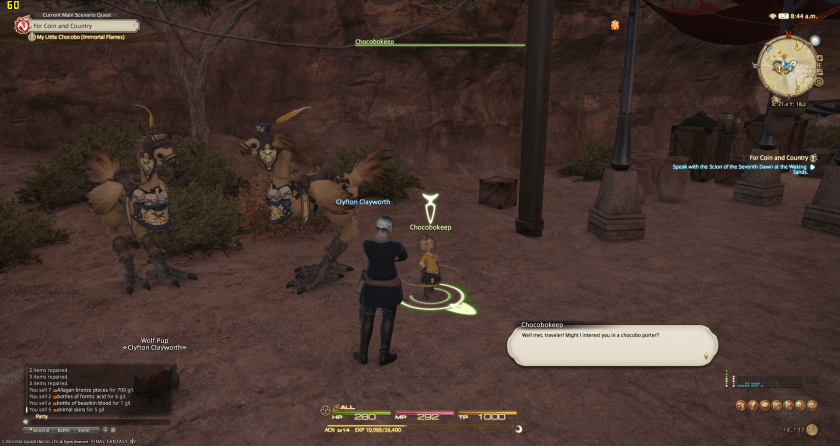Switch to the Battle chat tab
The width and height of the screenshot is (840, 446).
point(64,428)
